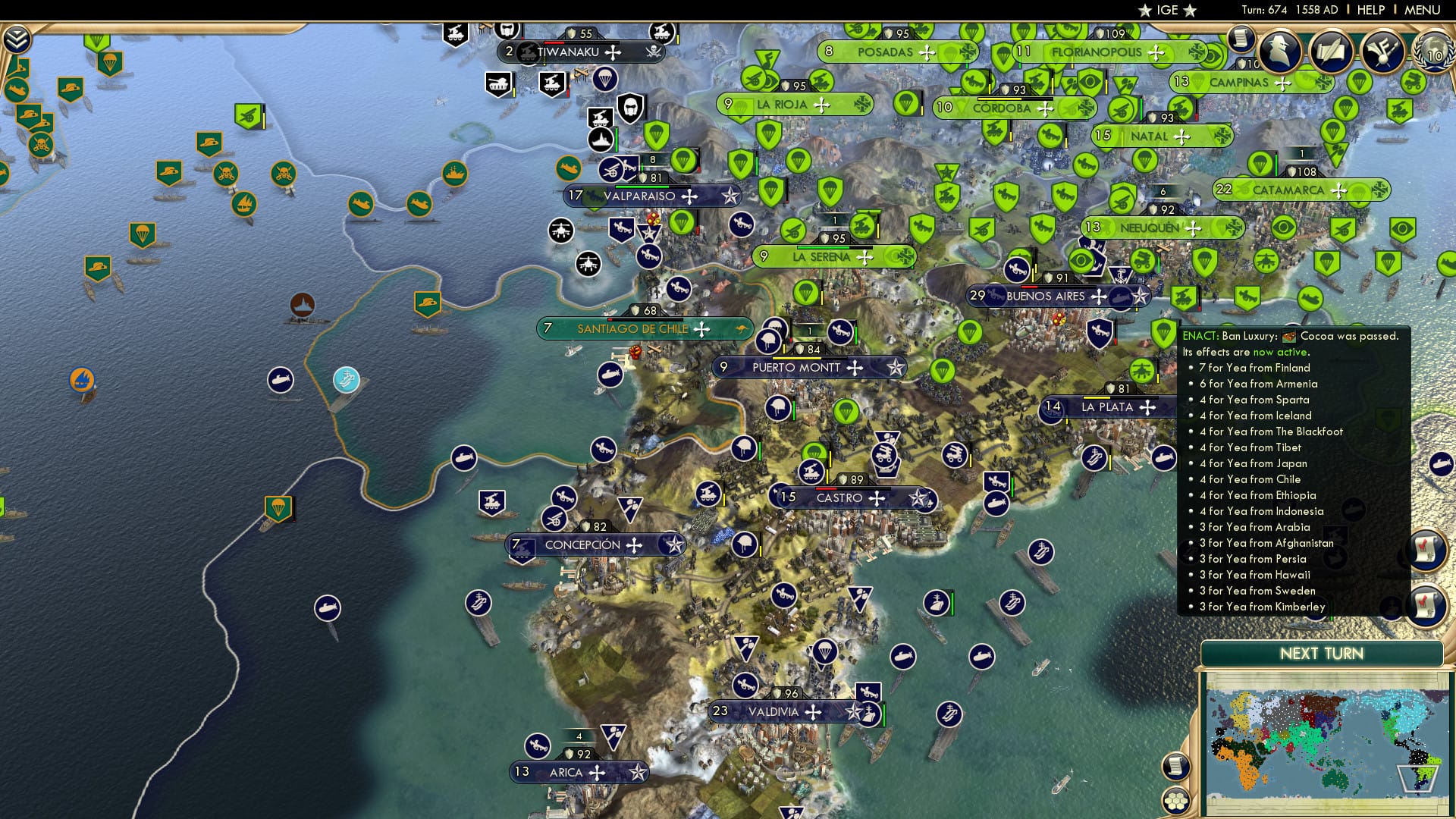Screen dimensions: 1456x819
Task: Select the paratrooper unit flag near Arica
Action: click(613, 734)
